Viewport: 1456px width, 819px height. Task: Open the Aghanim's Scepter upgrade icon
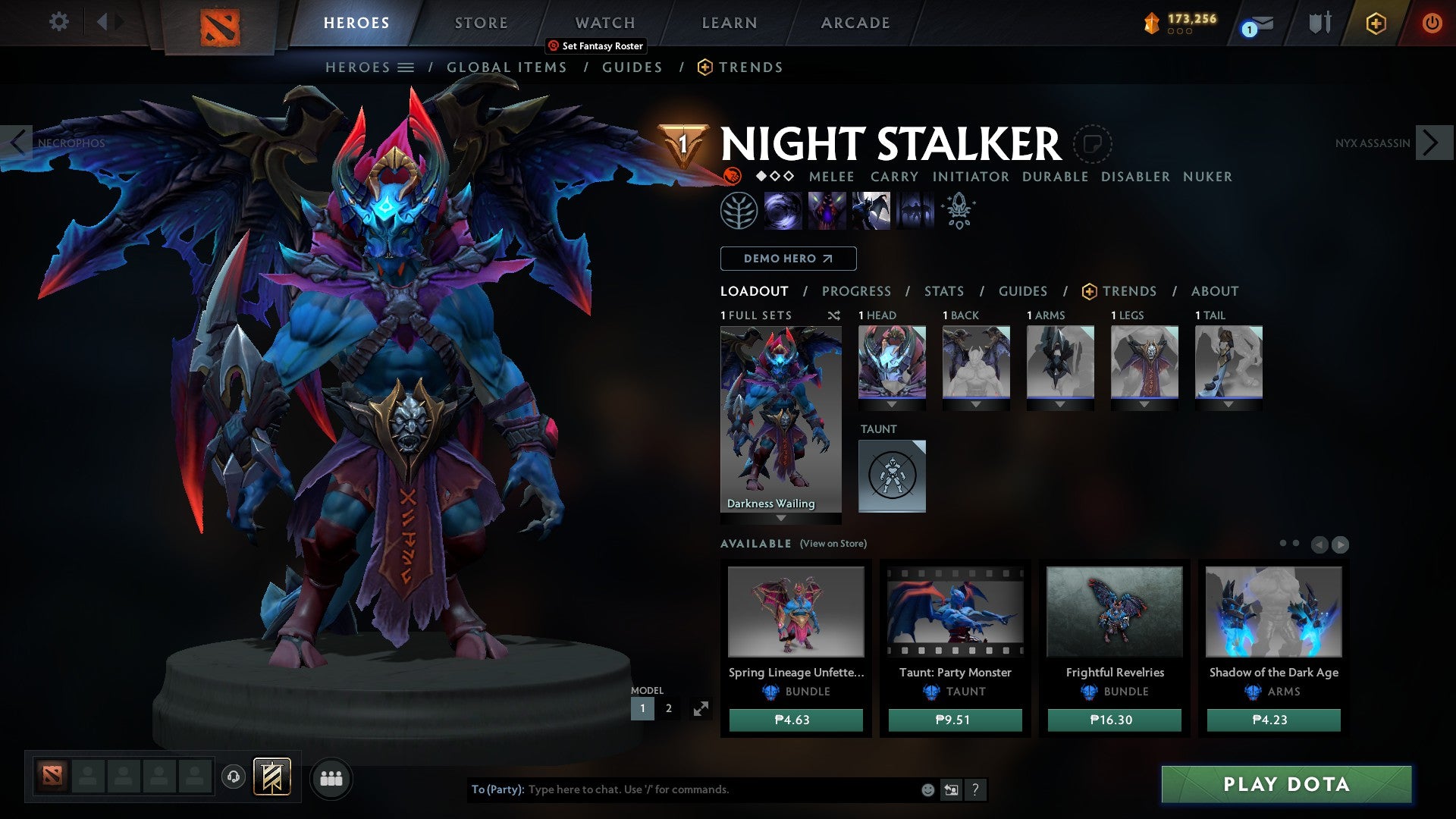click(x=958, y=211)
